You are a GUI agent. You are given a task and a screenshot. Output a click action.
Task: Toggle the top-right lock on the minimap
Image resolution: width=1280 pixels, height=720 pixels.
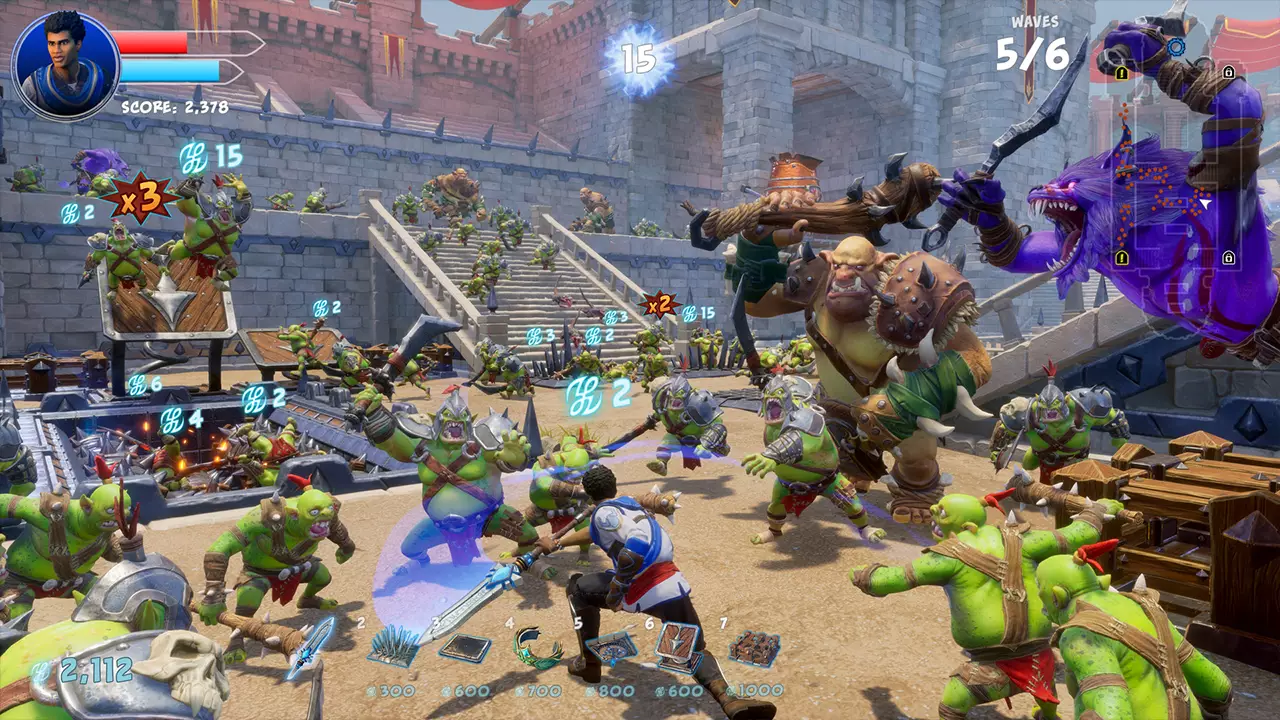coord(1229,73)
